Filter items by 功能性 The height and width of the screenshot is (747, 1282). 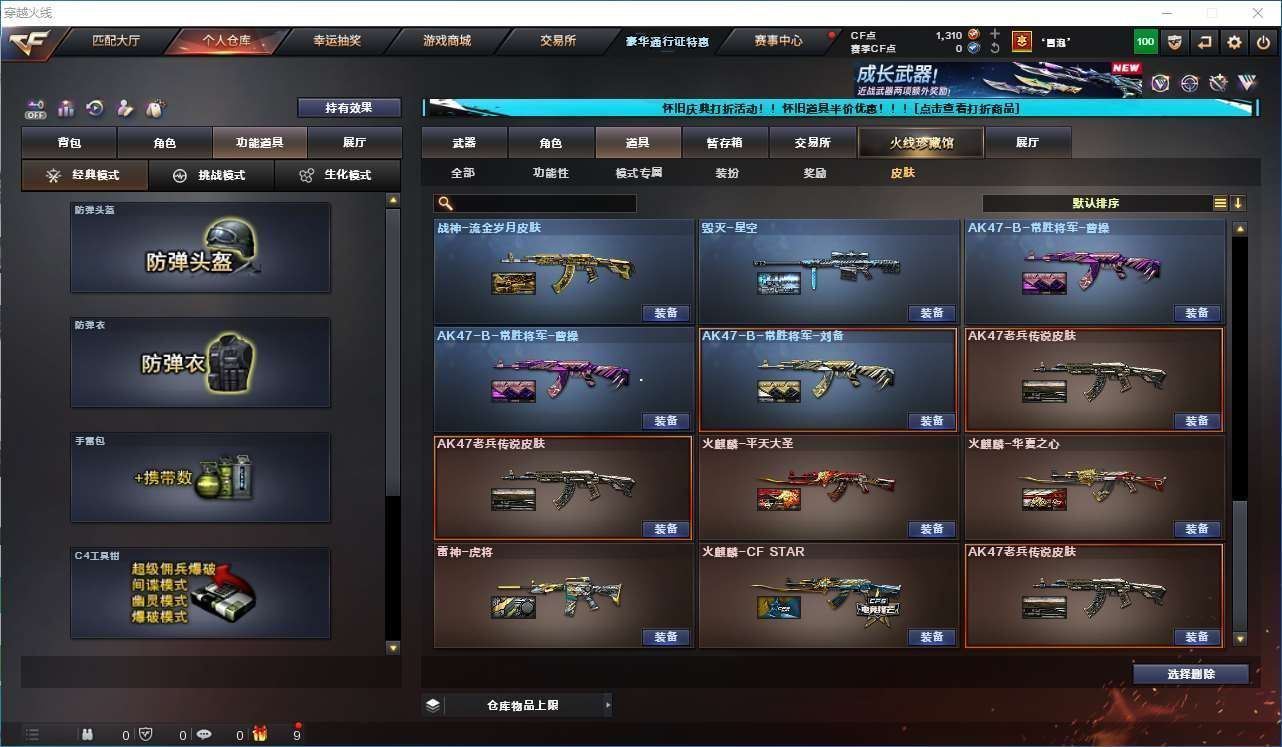(550, 173)
